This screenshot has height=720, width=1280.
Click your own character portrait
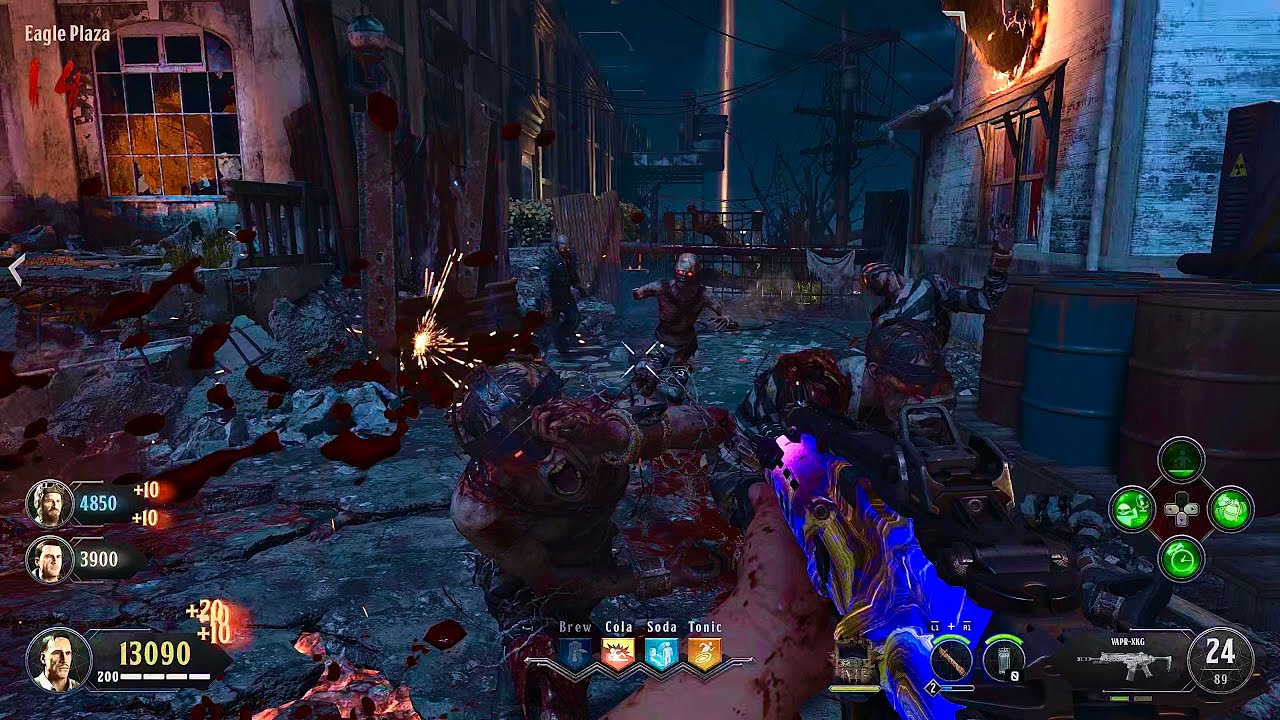[x=58, y=660]
